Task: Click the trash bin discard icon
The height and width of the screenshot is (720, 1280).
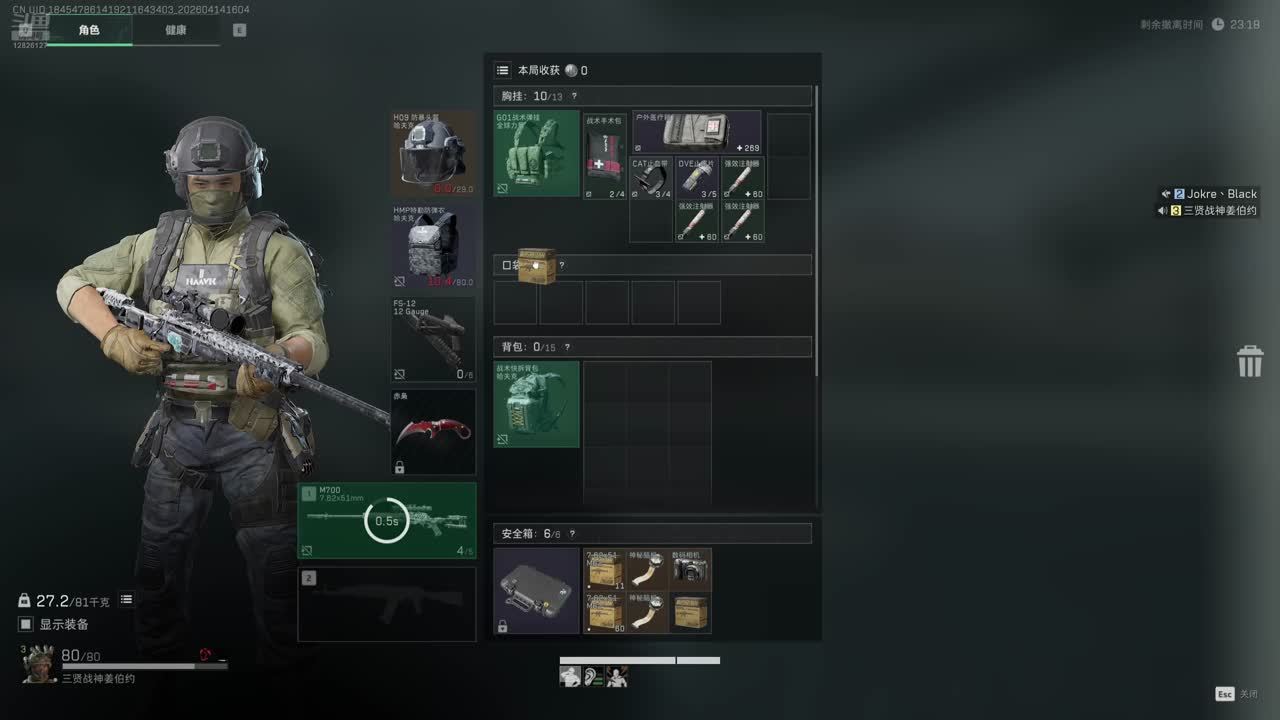Action: click(x=1250, y=361)
